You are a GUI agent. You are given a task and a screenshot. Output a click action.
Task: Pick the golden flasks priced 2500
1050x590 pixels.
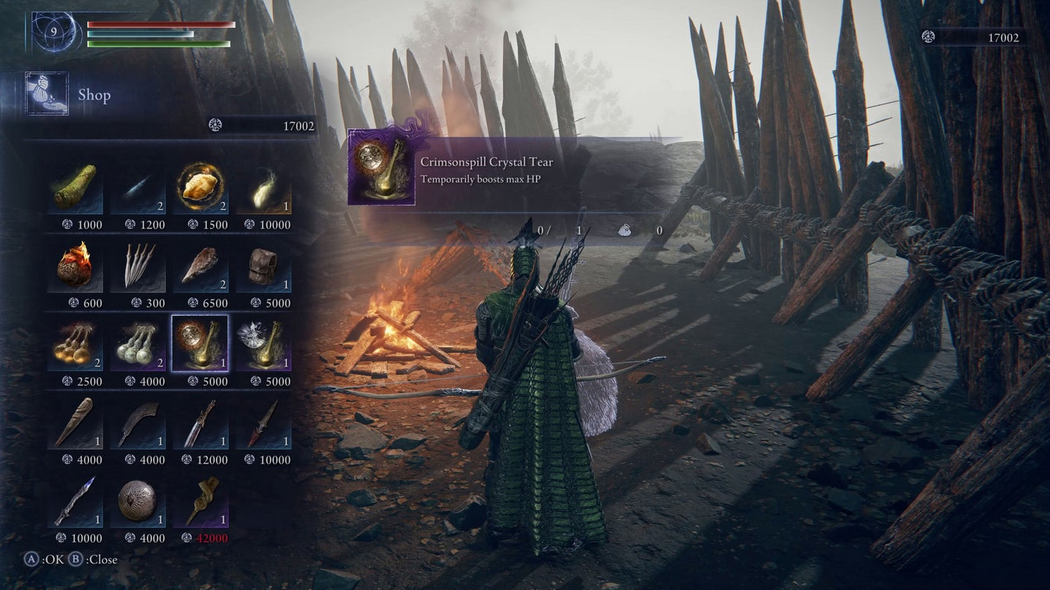76,344
